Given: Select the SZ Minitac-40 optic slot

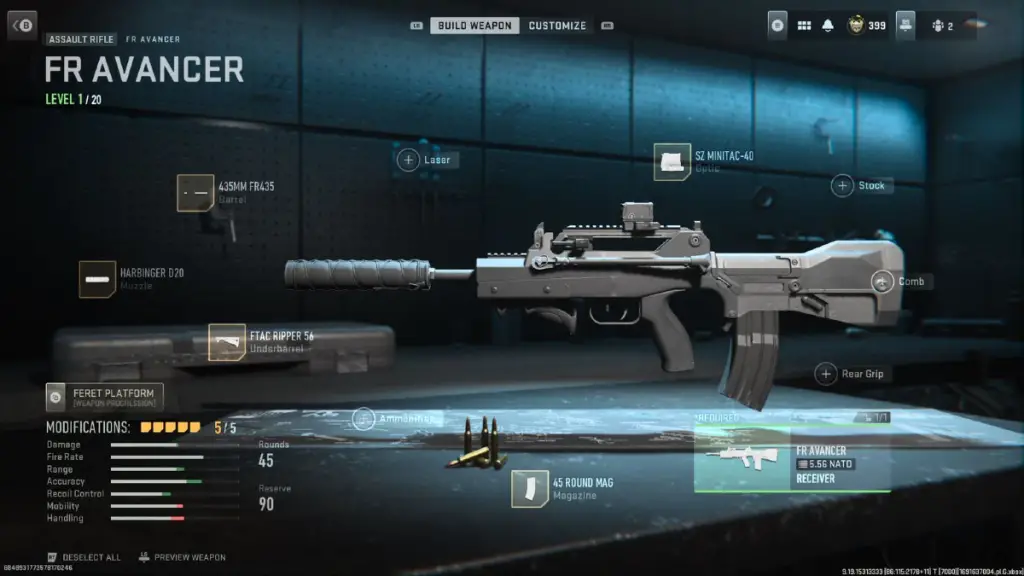Looking at the screenshot, I should pyautogui.click(x=673, y=162).
